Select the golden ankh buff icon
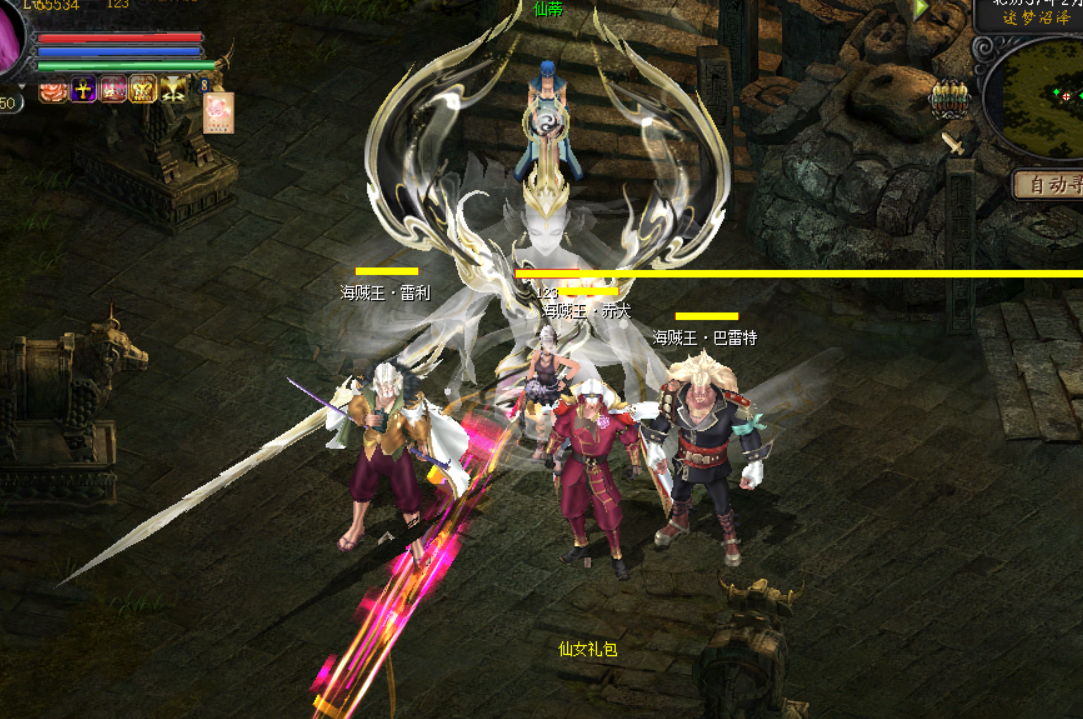The width and height of the screenshot is (1083, 719). (x=82, y=90)
